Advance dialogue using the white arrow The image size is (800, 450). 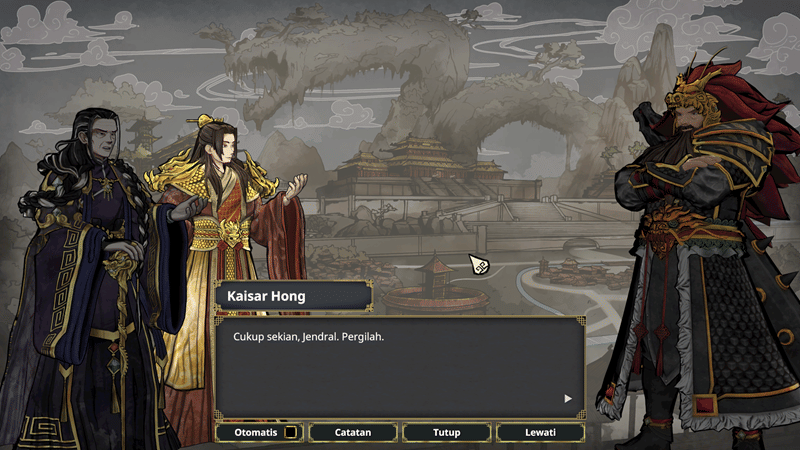[568, 398]
